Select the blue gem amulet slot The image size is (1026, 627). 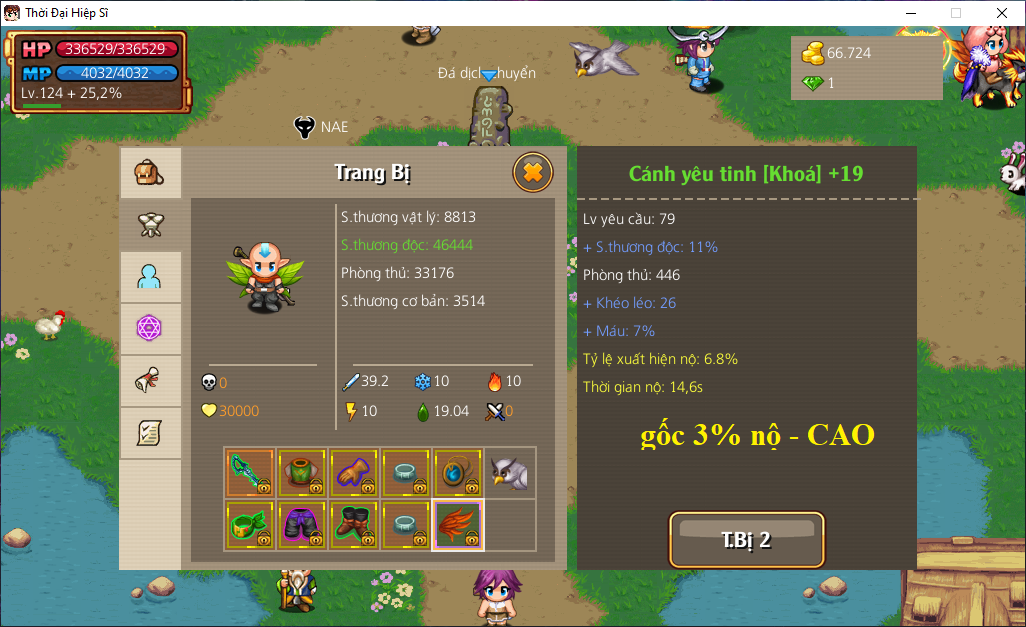(458, 472)
